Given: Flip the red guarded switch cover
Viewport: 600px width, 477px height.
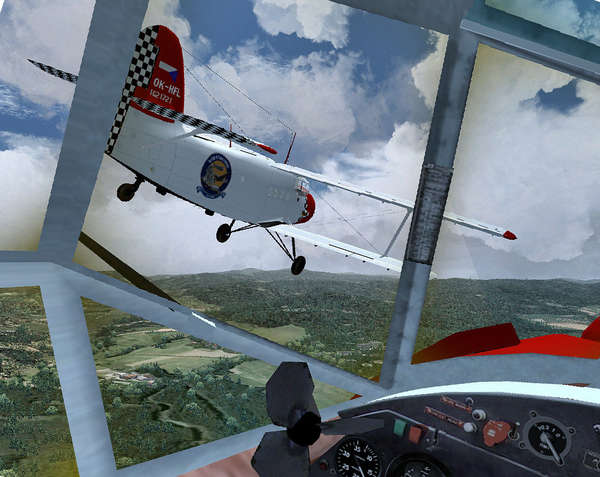Looking at the screenshot, I should pos(495,432).
